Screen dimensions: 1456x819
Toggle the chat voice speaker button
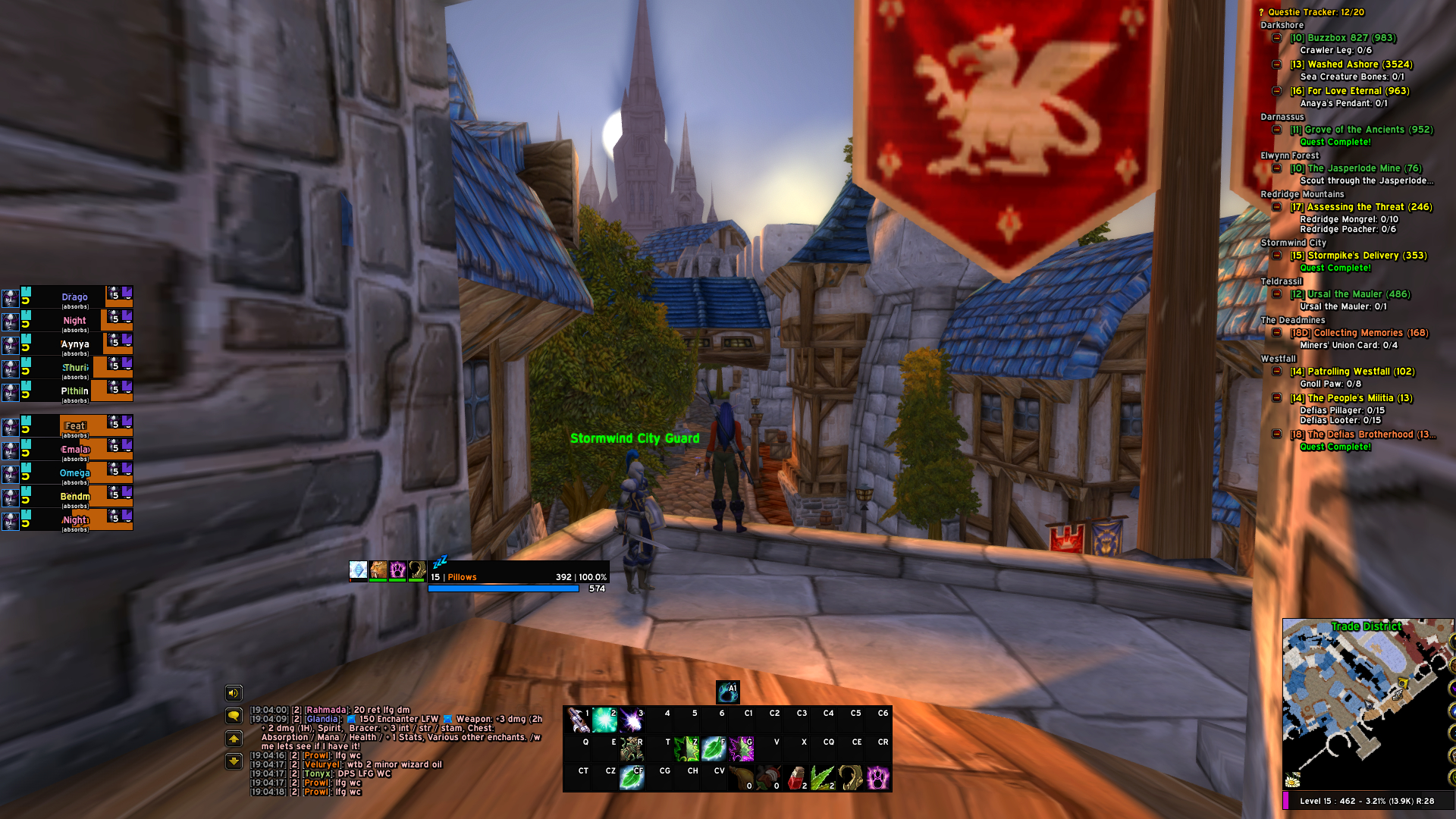[234, 692]
